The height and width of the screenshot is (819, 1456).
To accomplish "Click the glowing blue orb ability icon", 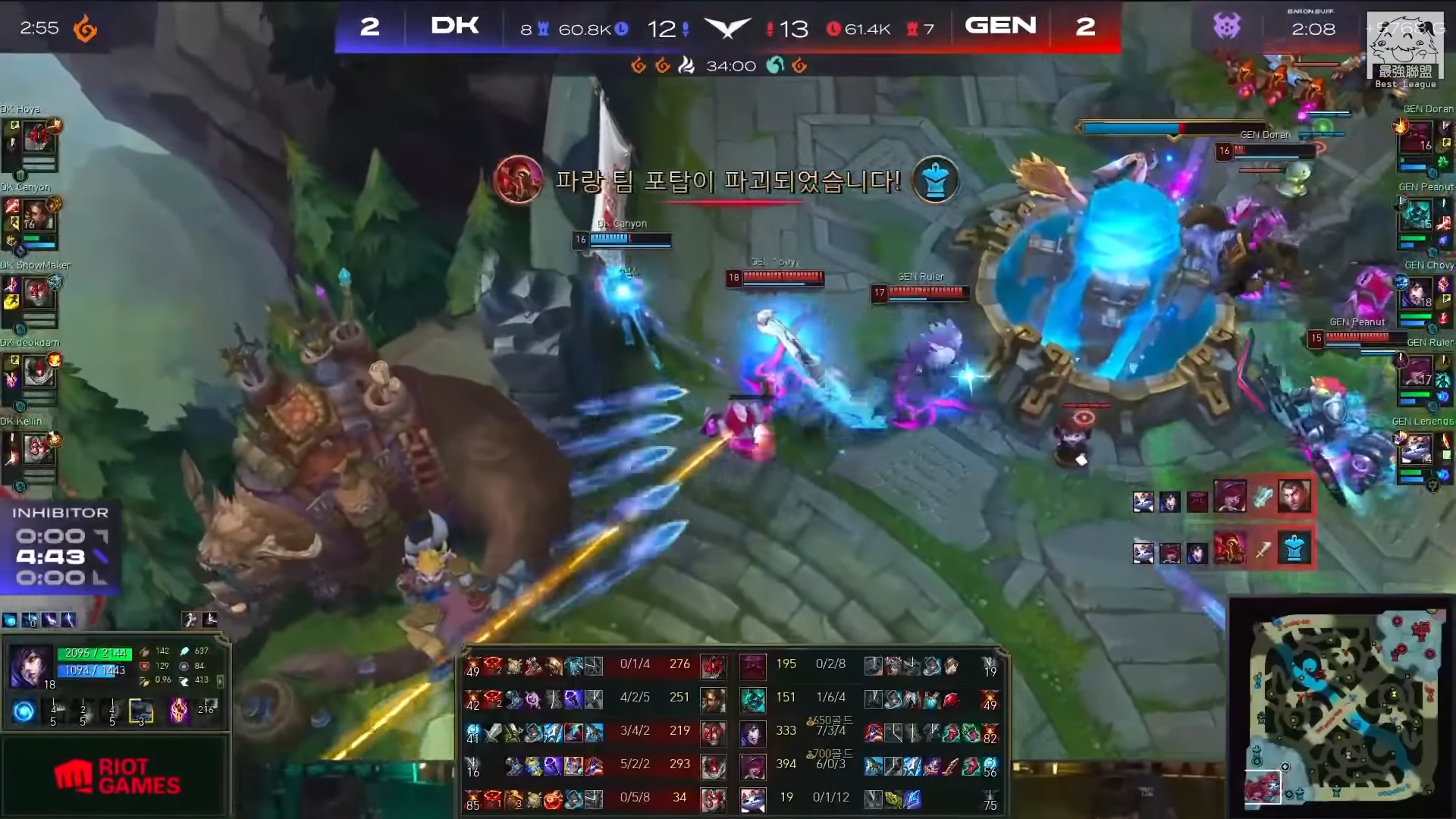I will pos(24,711).
